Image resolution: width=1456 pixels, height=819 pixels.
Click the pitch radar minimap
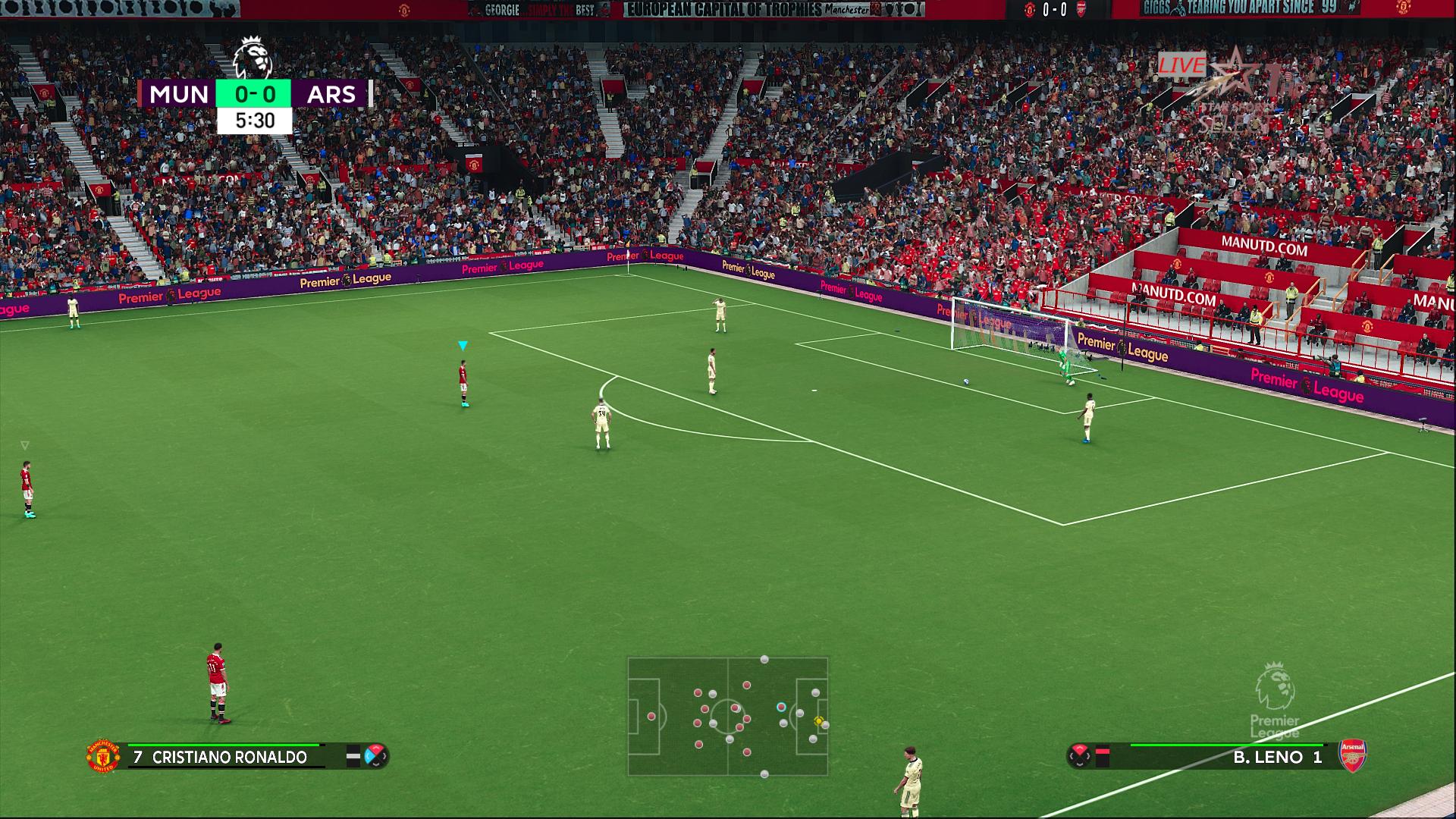(x=727, y=717)
